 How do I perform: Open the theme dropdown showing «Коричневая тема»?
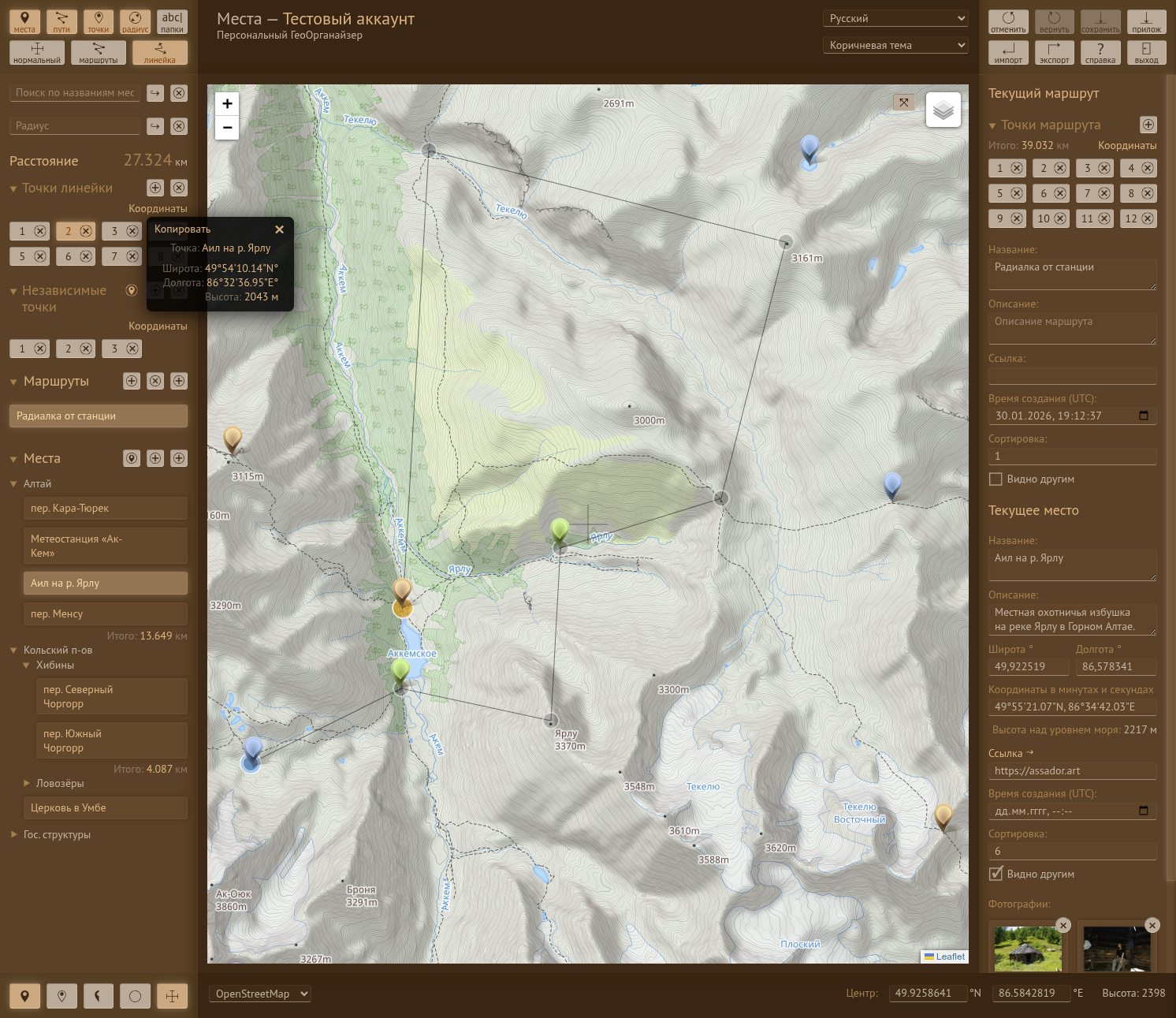pos(895,45)
